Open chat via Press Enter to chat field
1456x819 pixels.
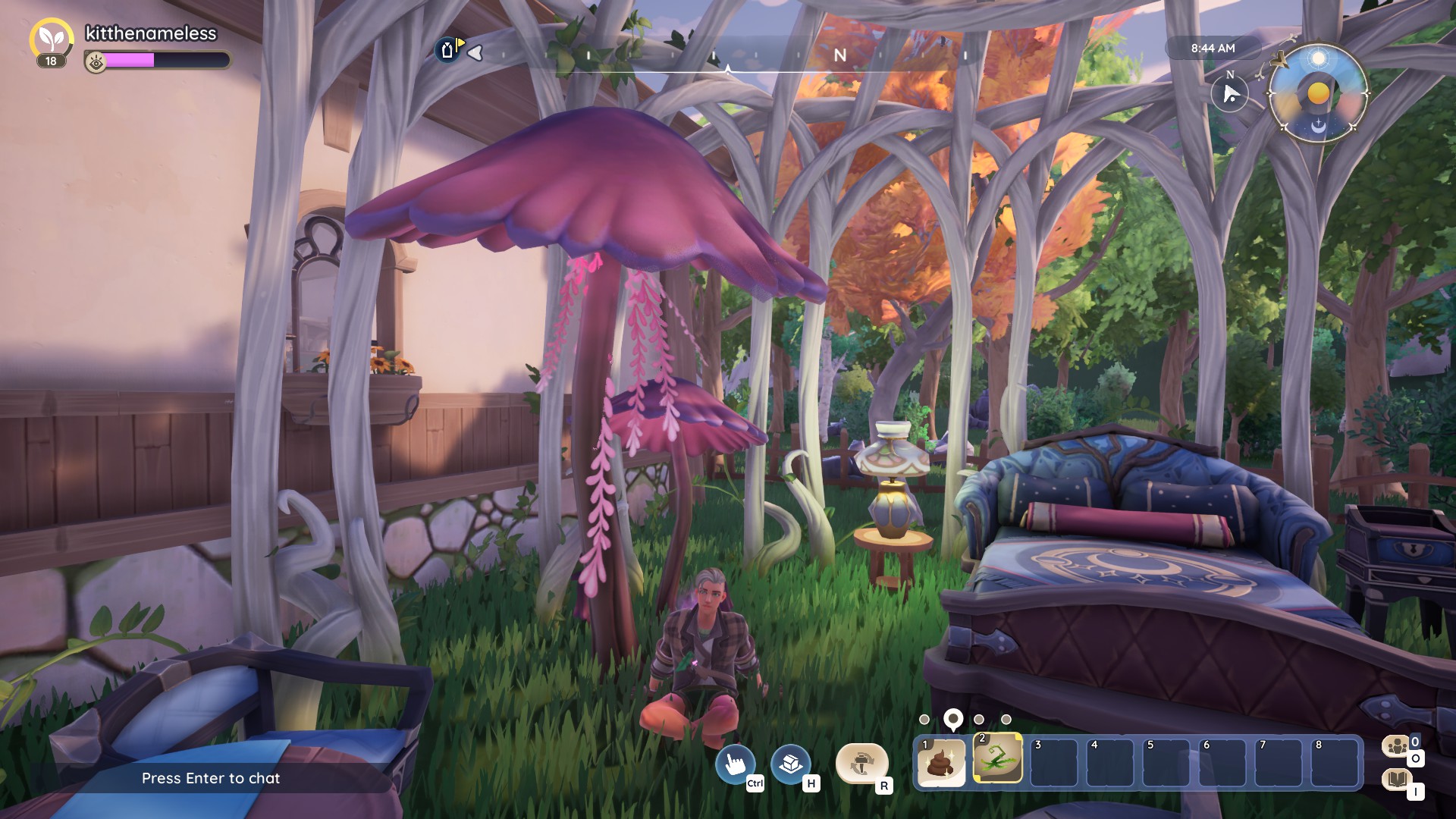pyautogui.click(x=211, y=778)
